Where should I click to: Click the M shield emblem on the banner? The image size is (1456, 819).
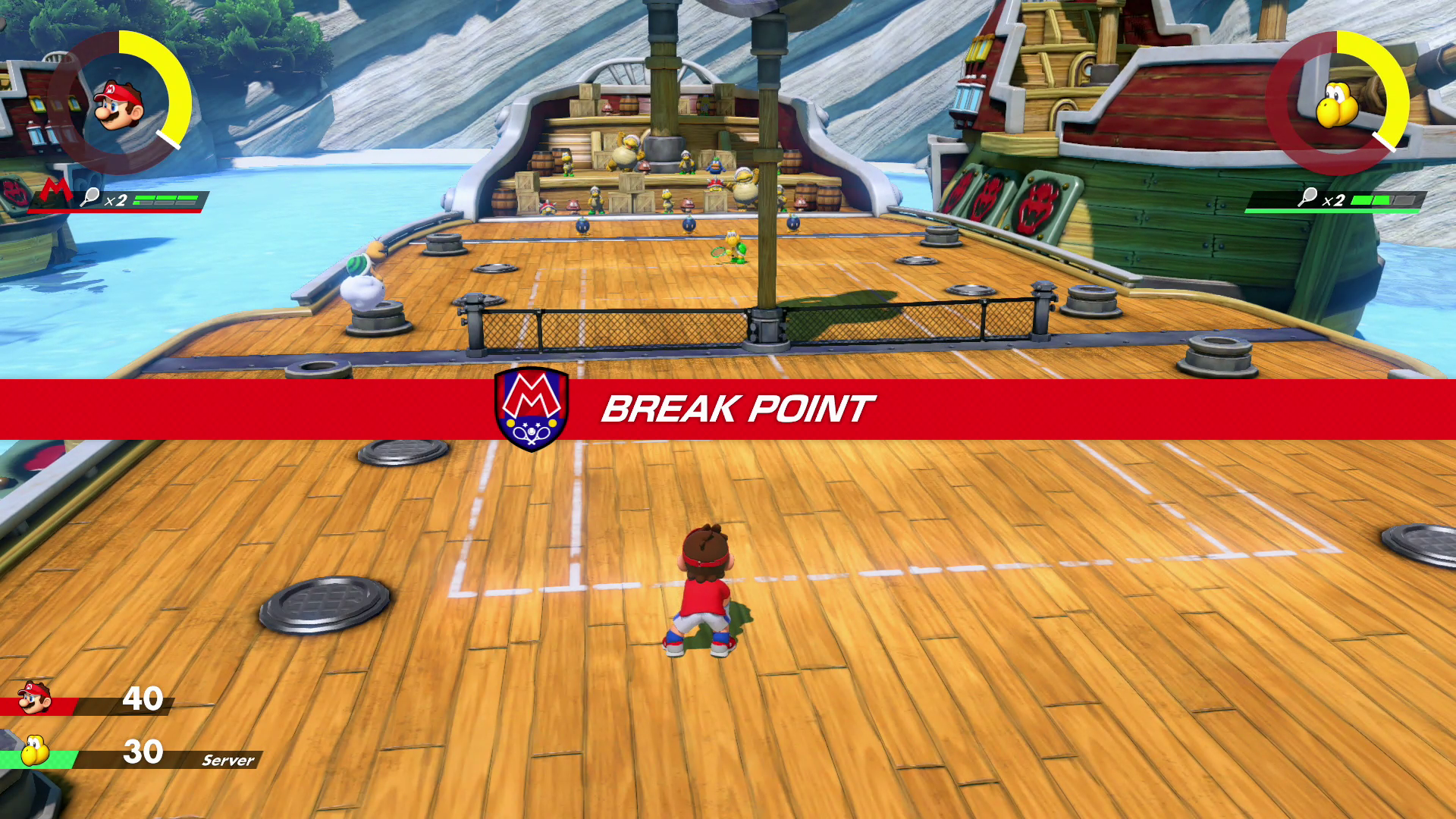532,408
